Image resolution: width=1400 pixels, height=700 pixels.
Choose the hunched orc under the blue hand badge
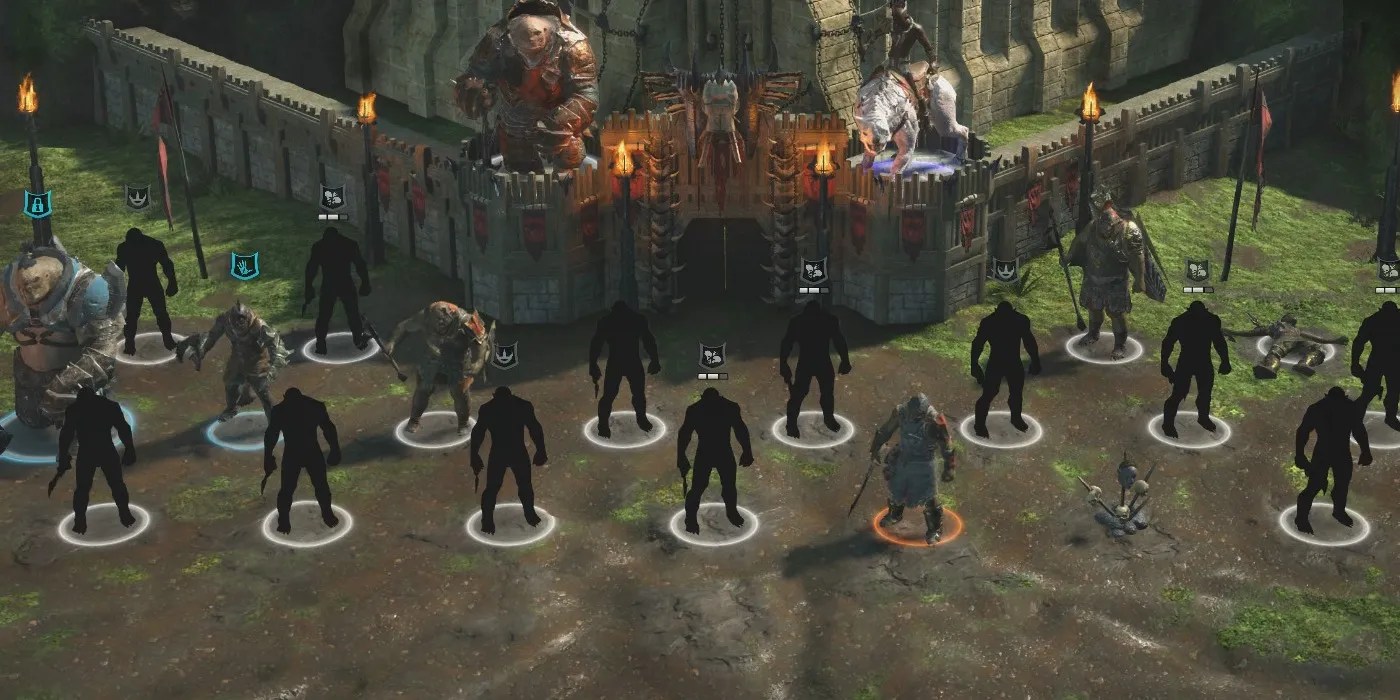coord(238,361)
